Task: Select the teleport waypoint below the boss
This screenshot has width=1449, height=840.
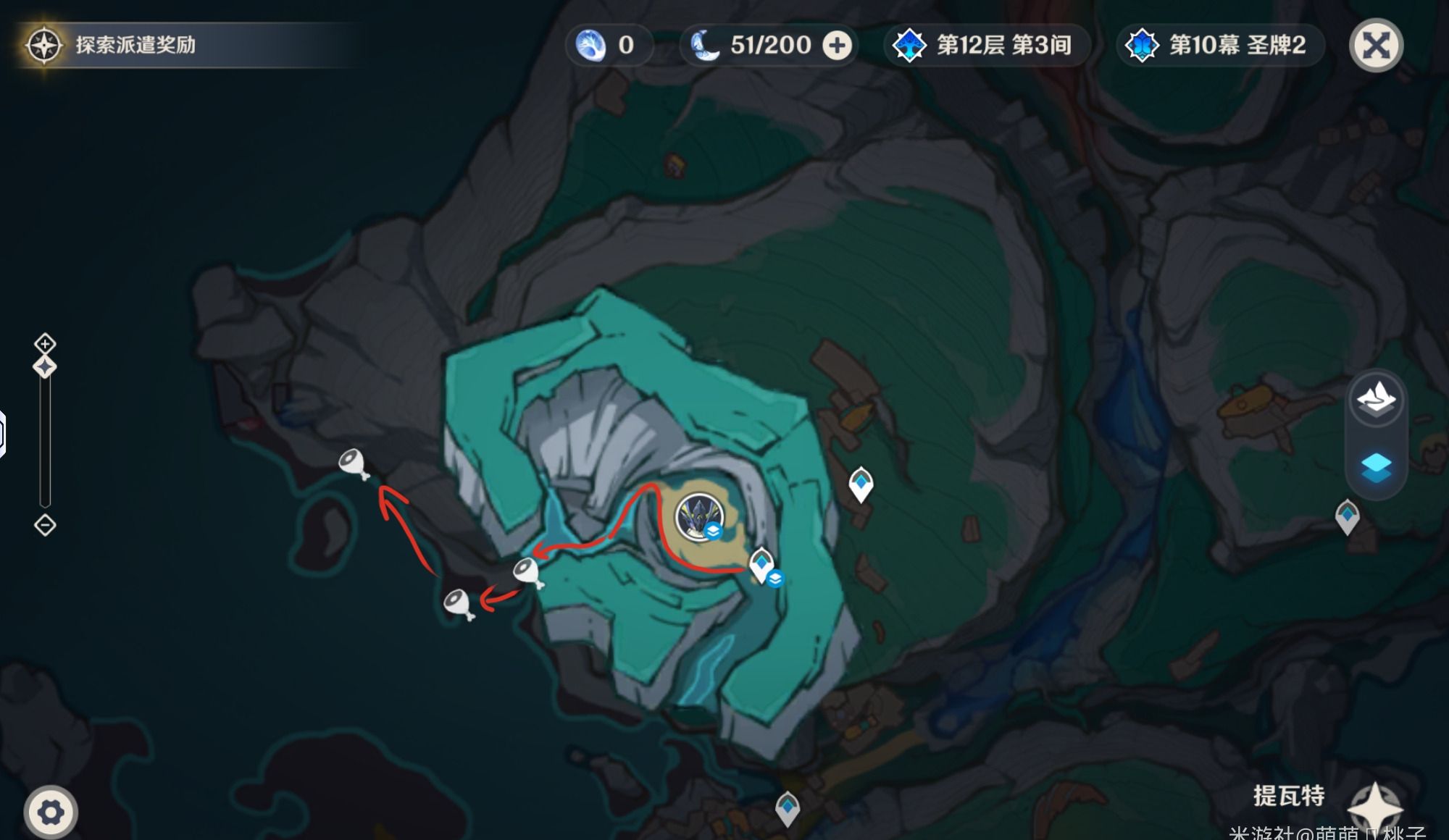Action: (x=761, y=564)
